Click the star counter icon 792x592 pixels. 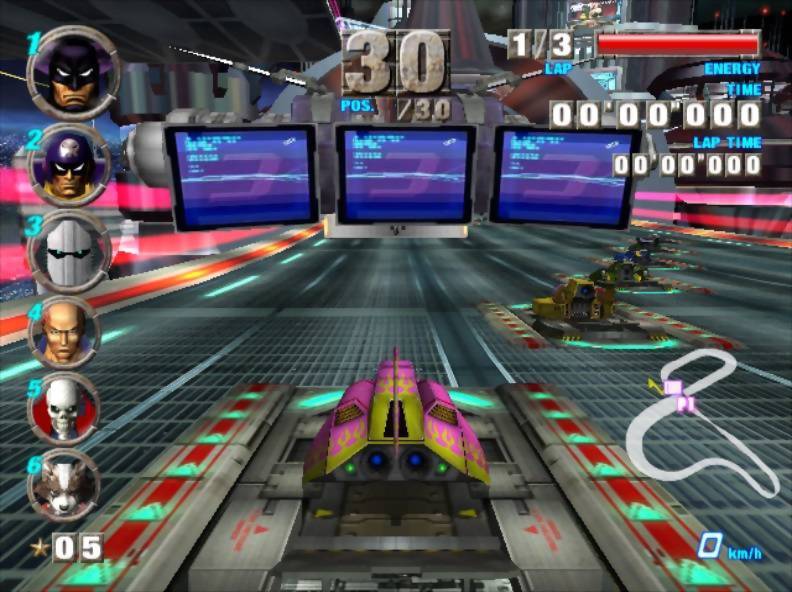(x=39, y=547)
